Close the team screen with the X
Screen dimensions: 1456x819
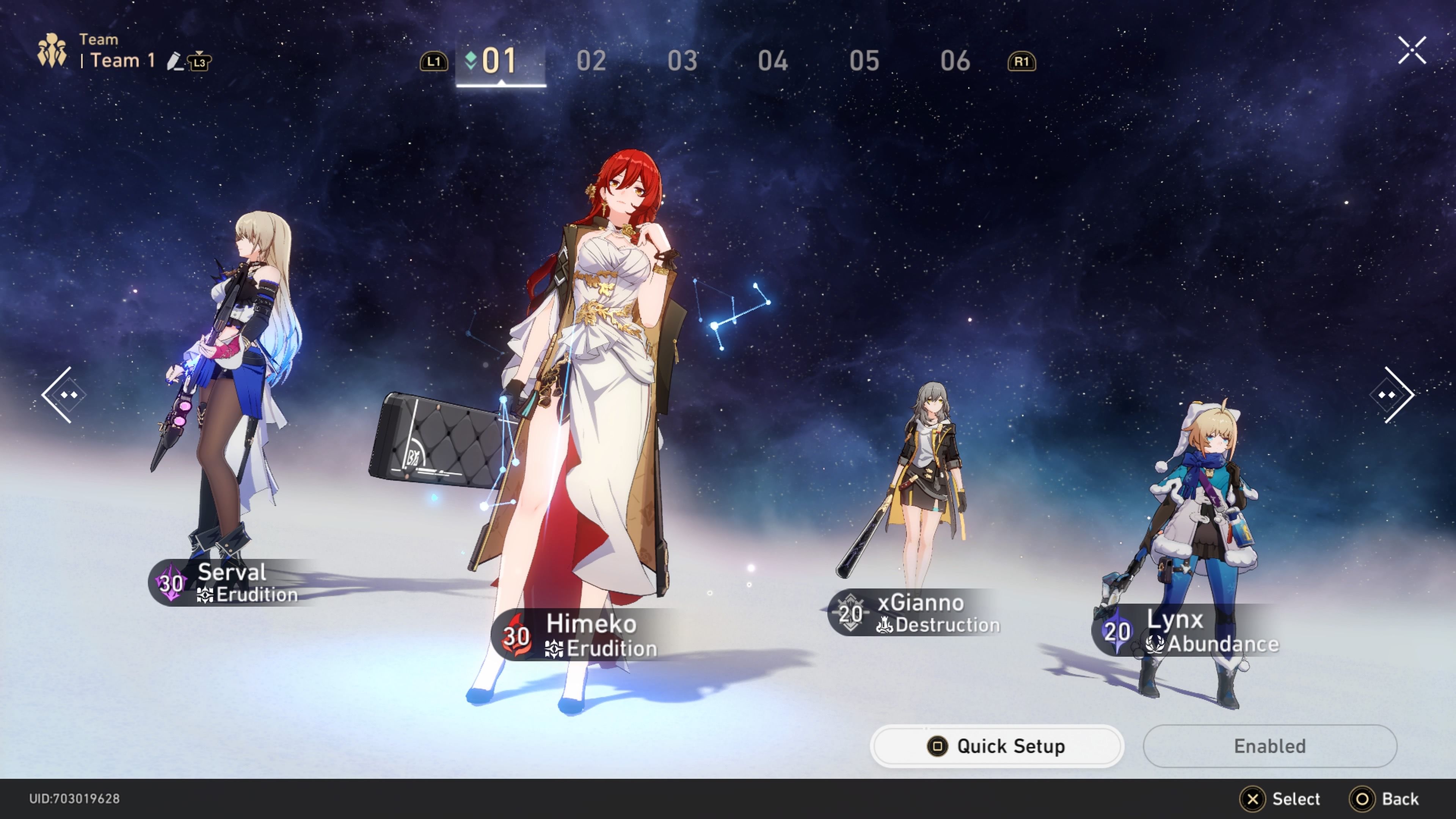point(1411,51)
